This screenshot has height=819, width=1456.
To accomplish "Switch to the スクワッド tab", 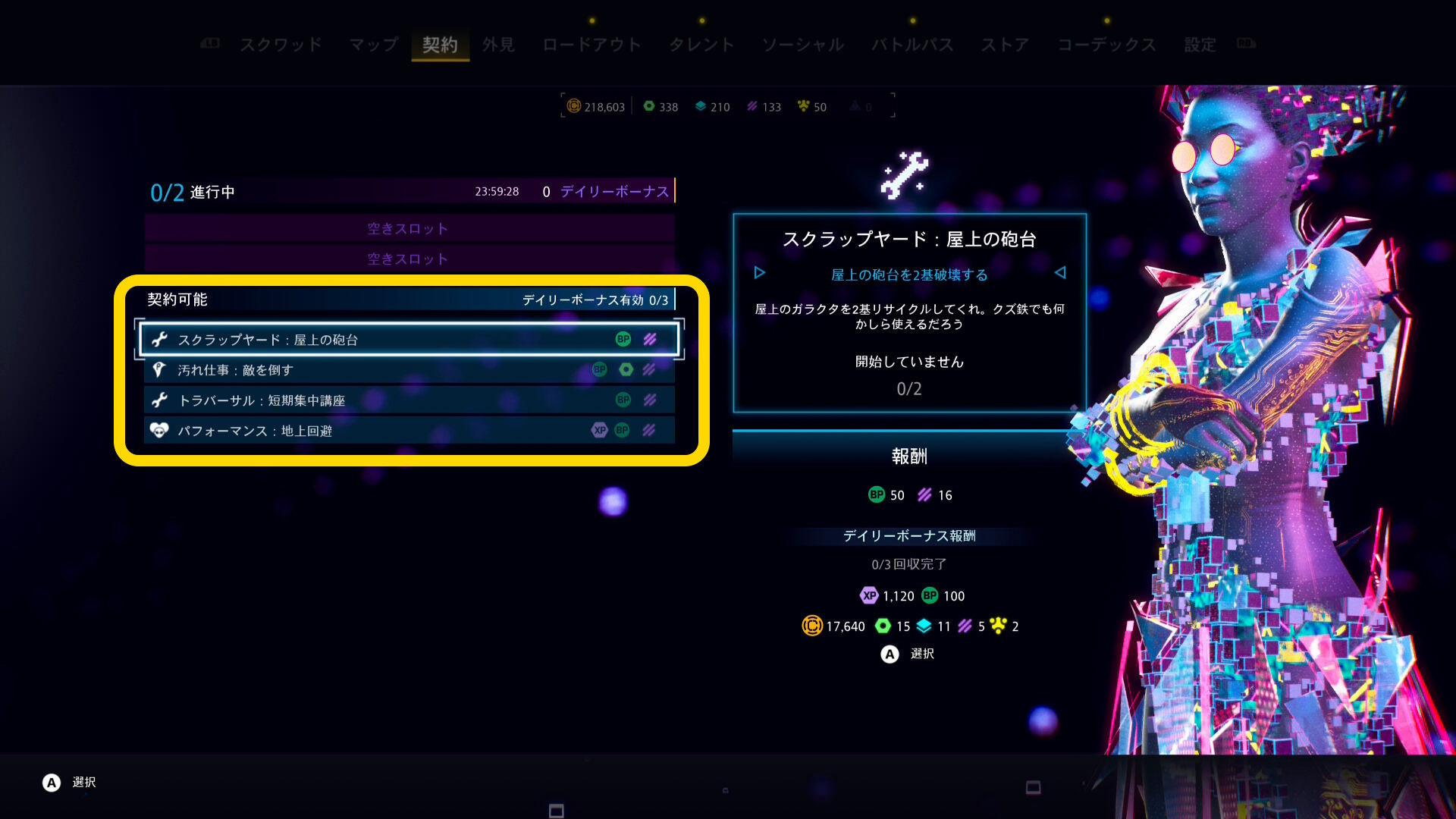I will click(281, 45).
